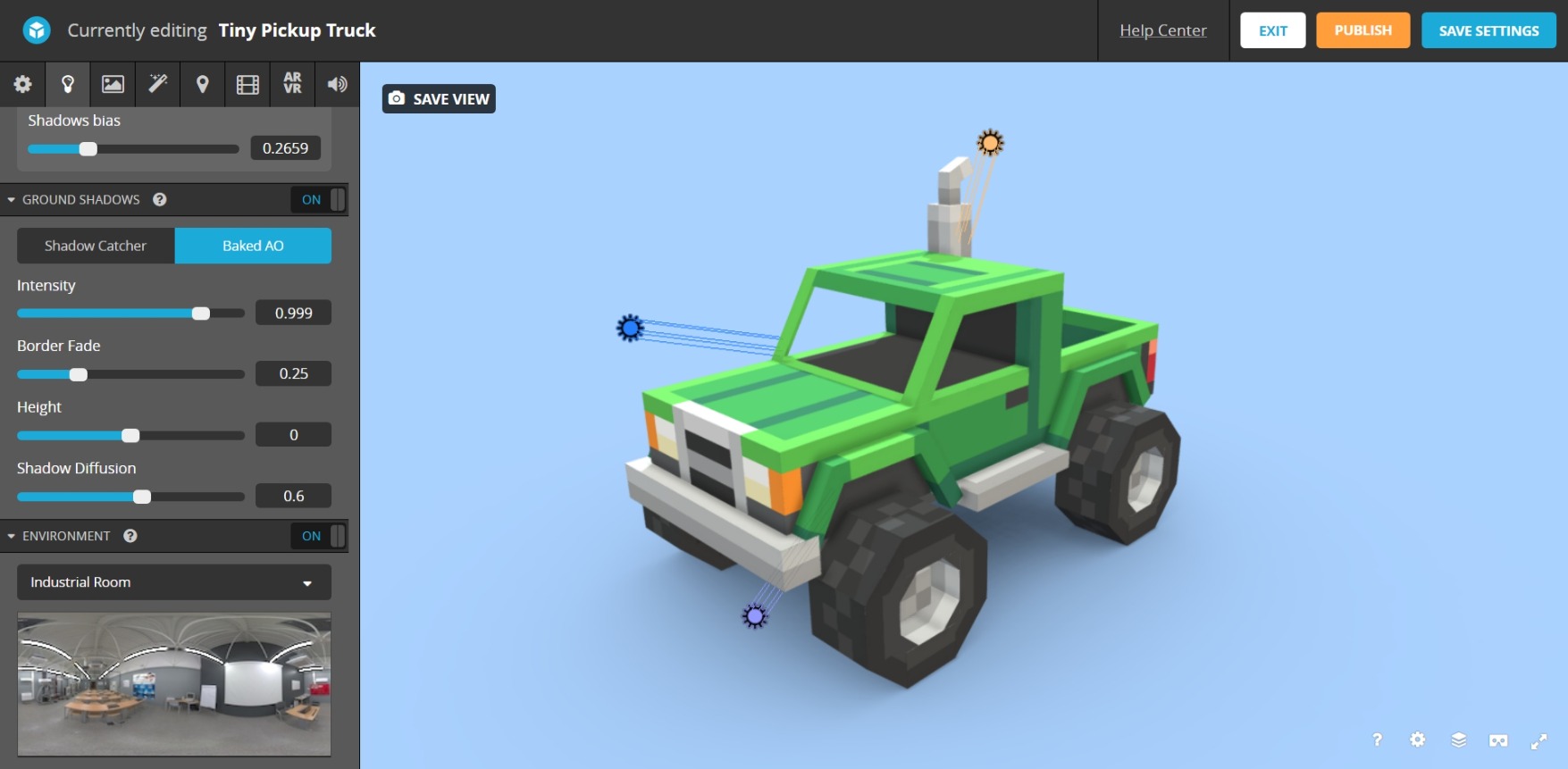Click the Publish button
Screen dimensions: 1568x769
pyautogui.click(x=1363, y=29)
